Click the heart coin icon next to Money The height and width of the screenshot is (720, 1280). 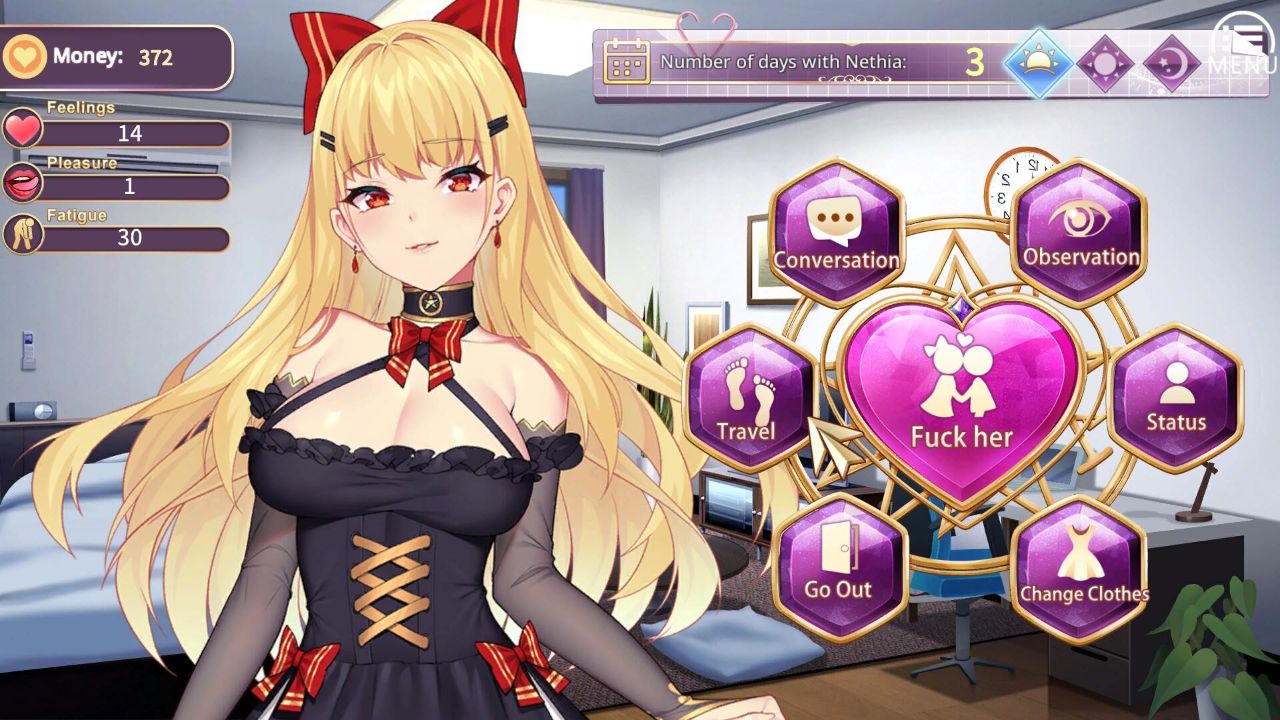click(x=28, y=58)
